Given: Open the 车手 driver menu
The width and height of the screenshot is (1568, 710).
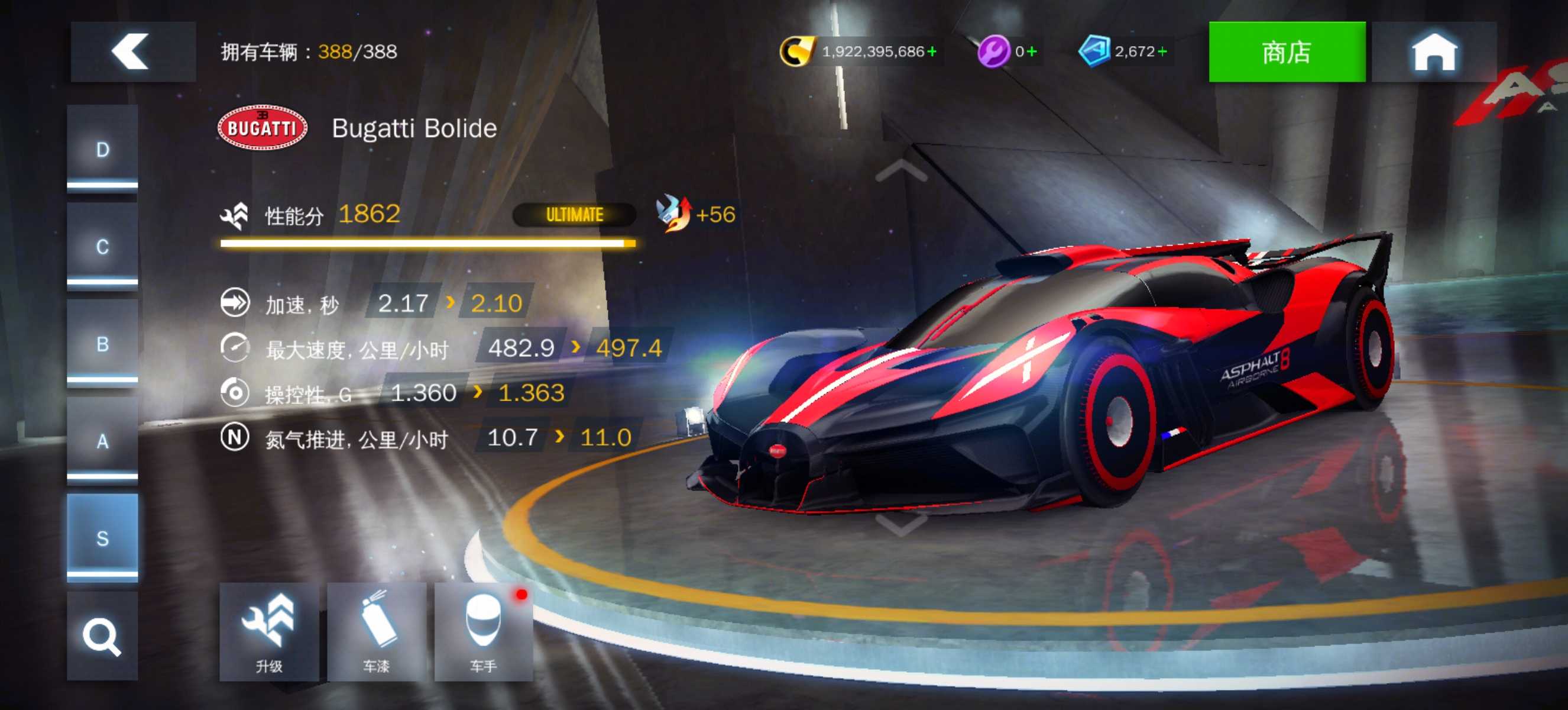Looking at the screenshot, I should (483, 631).
